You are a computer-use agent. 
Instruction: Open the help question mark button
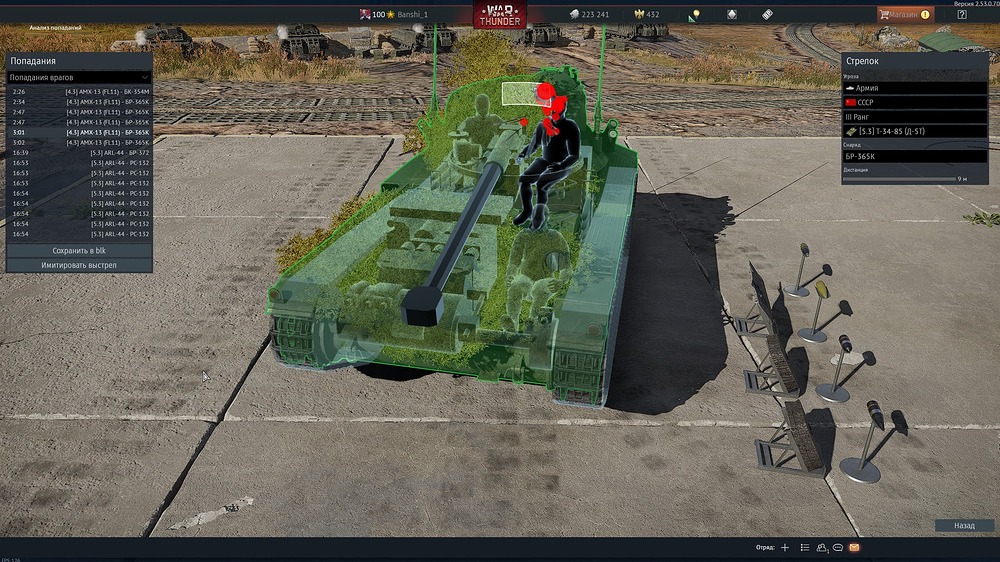[x=962, y=14]
